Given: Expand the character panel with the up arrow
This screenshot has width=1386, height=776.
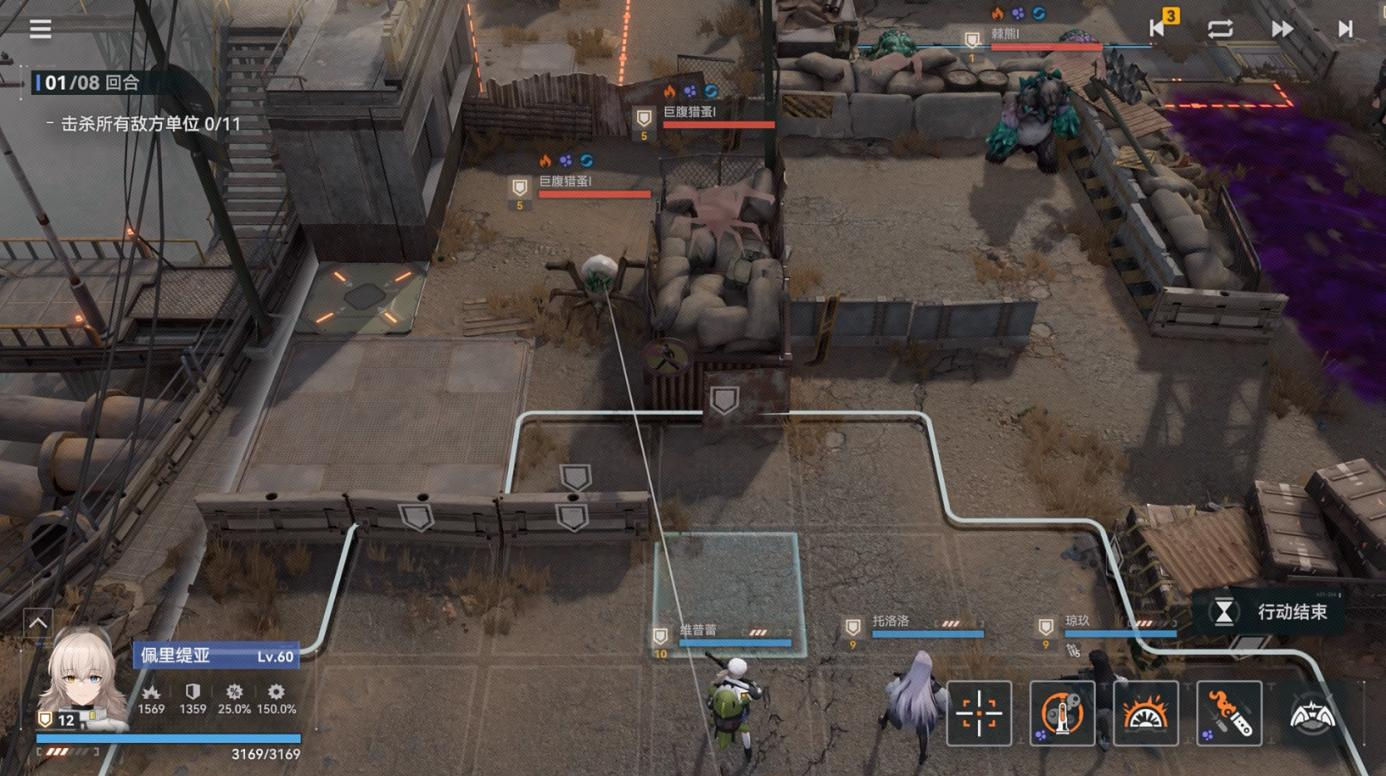Looking at the screenshot, I should (x=37, y=623).
